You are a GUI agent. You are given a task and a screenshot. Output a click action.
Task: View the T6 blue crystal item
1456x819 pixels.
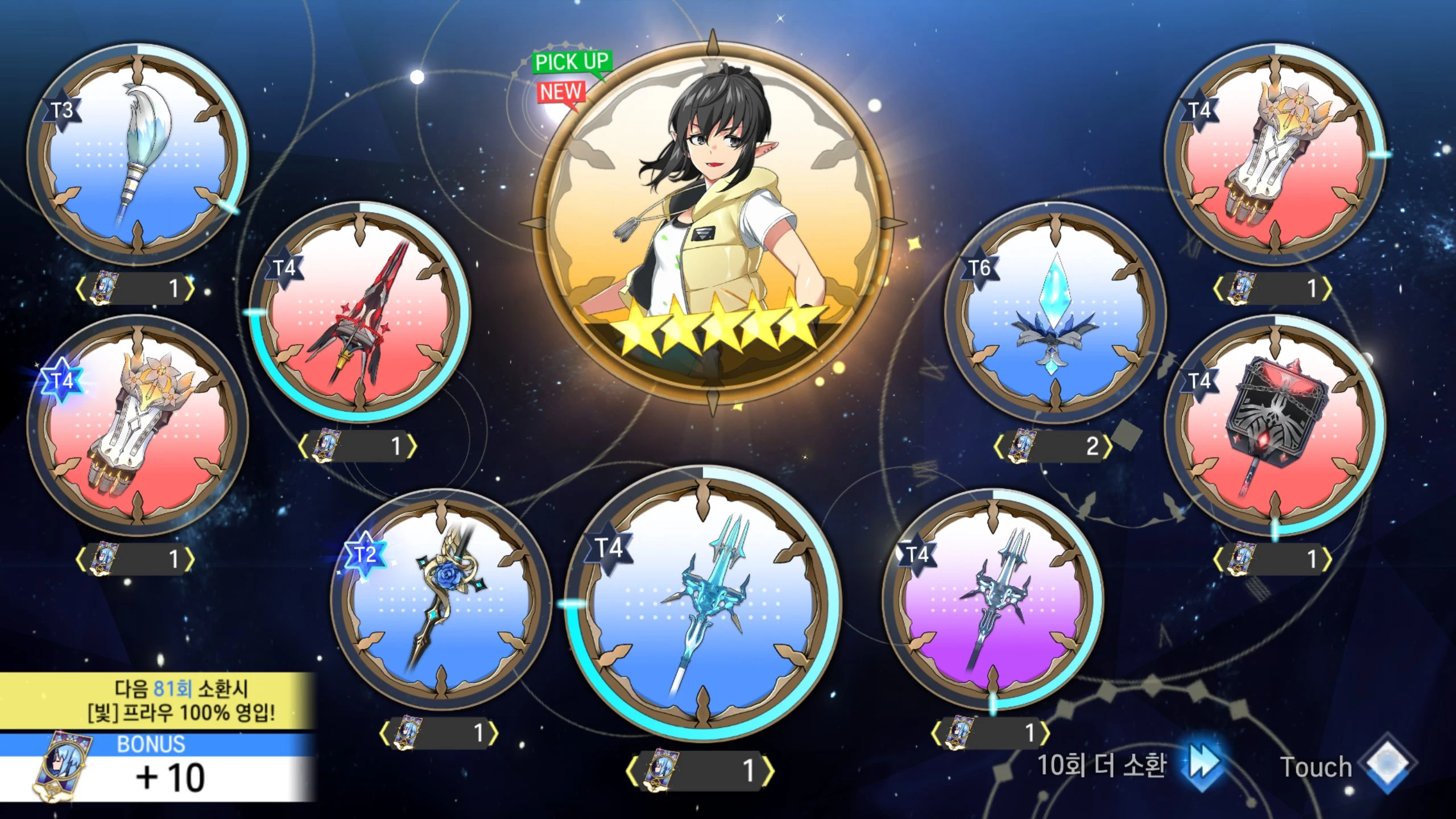1056,313
